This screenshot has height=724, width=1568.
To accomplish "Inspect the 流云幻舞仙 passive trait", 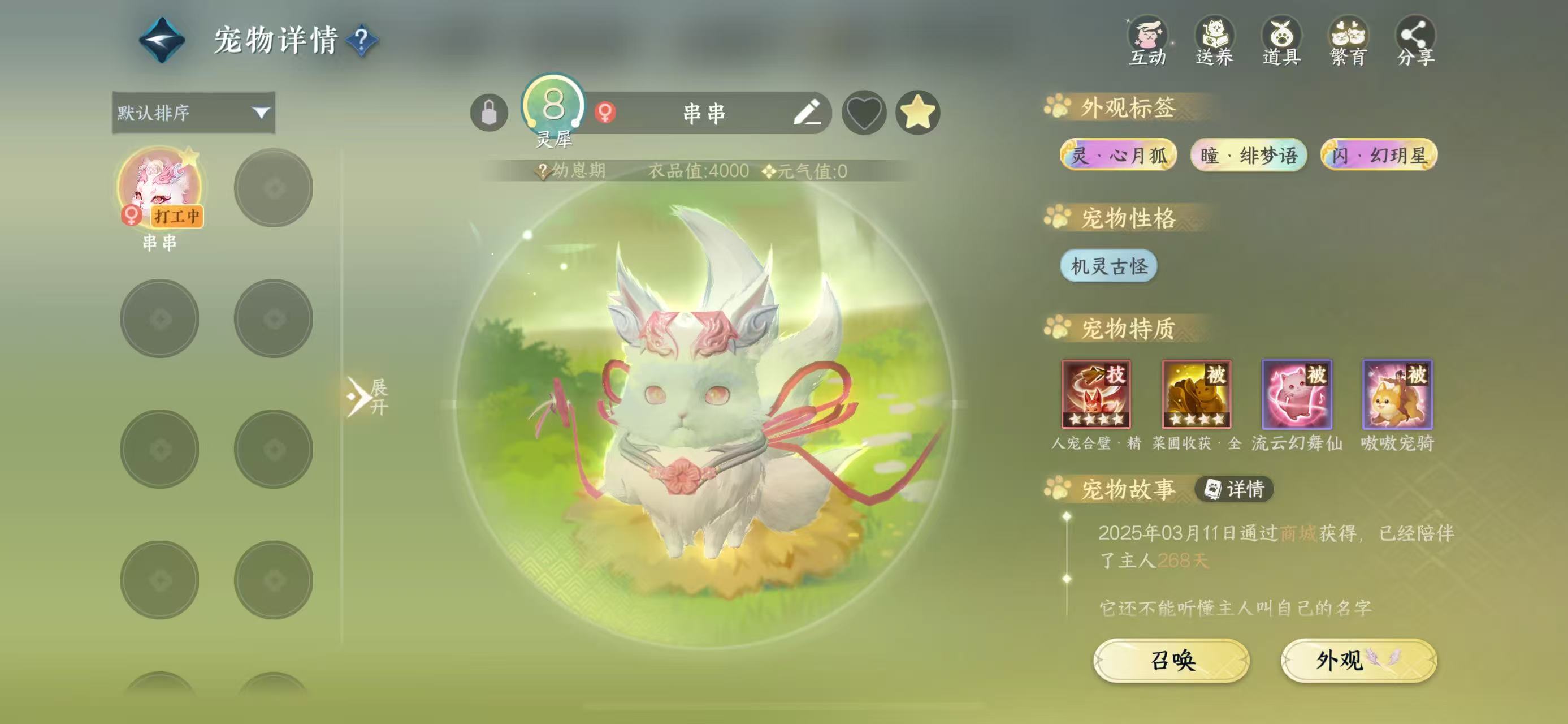I will 1297,395.
